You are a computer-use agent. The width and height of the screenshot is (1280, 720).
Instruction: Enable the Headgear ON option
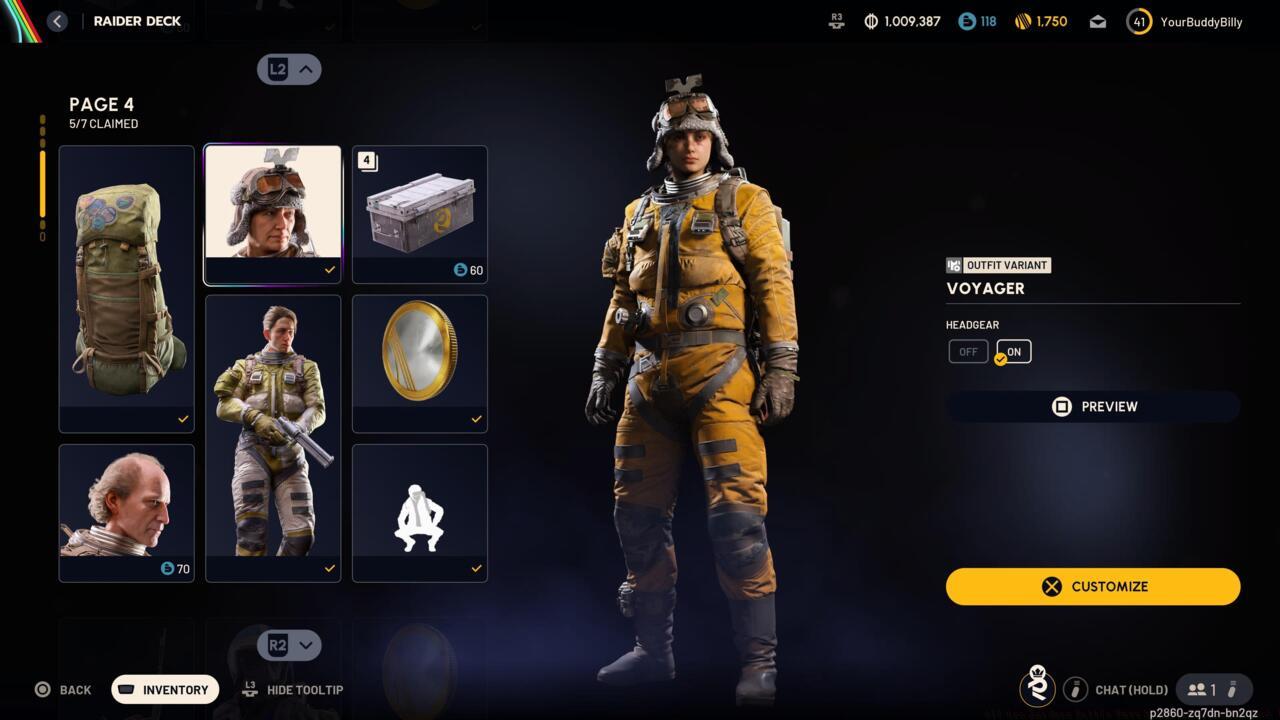tap(1012, 351)
